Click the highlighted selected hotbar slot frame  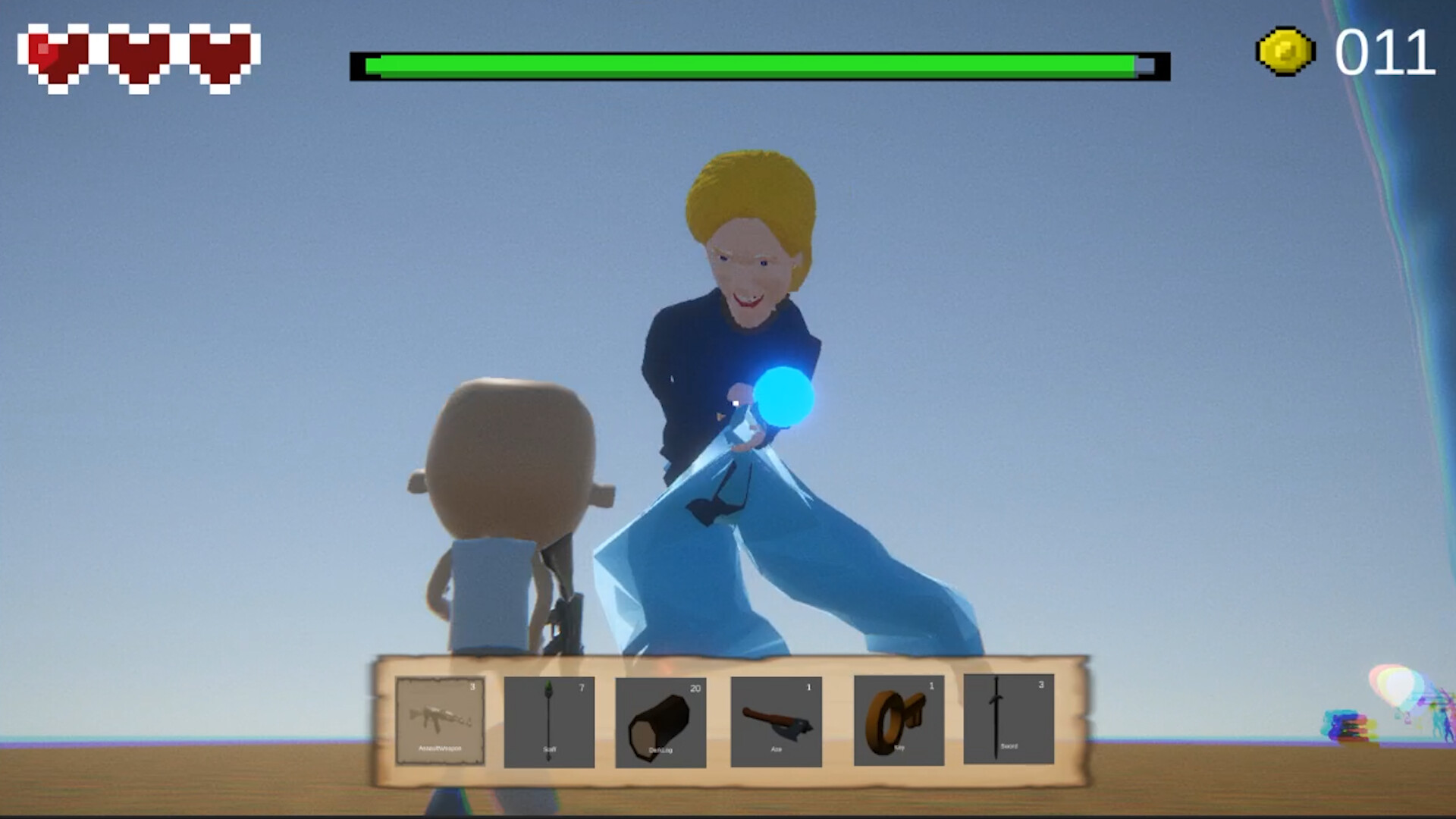point(438,719)
